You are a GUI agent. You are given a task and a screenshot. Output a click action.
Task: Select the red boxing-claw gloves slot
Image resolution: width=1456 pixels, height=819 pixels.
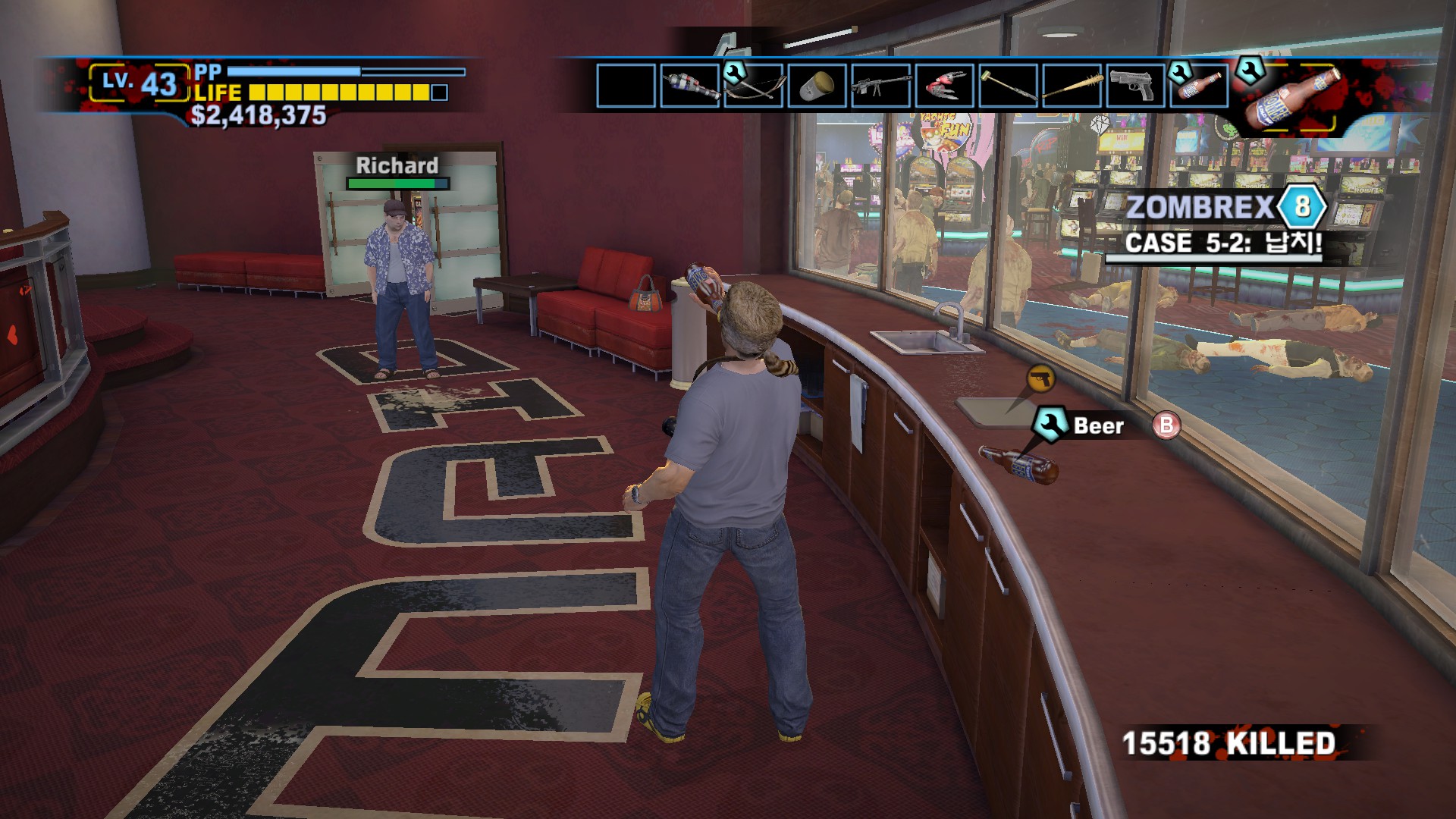945,86
